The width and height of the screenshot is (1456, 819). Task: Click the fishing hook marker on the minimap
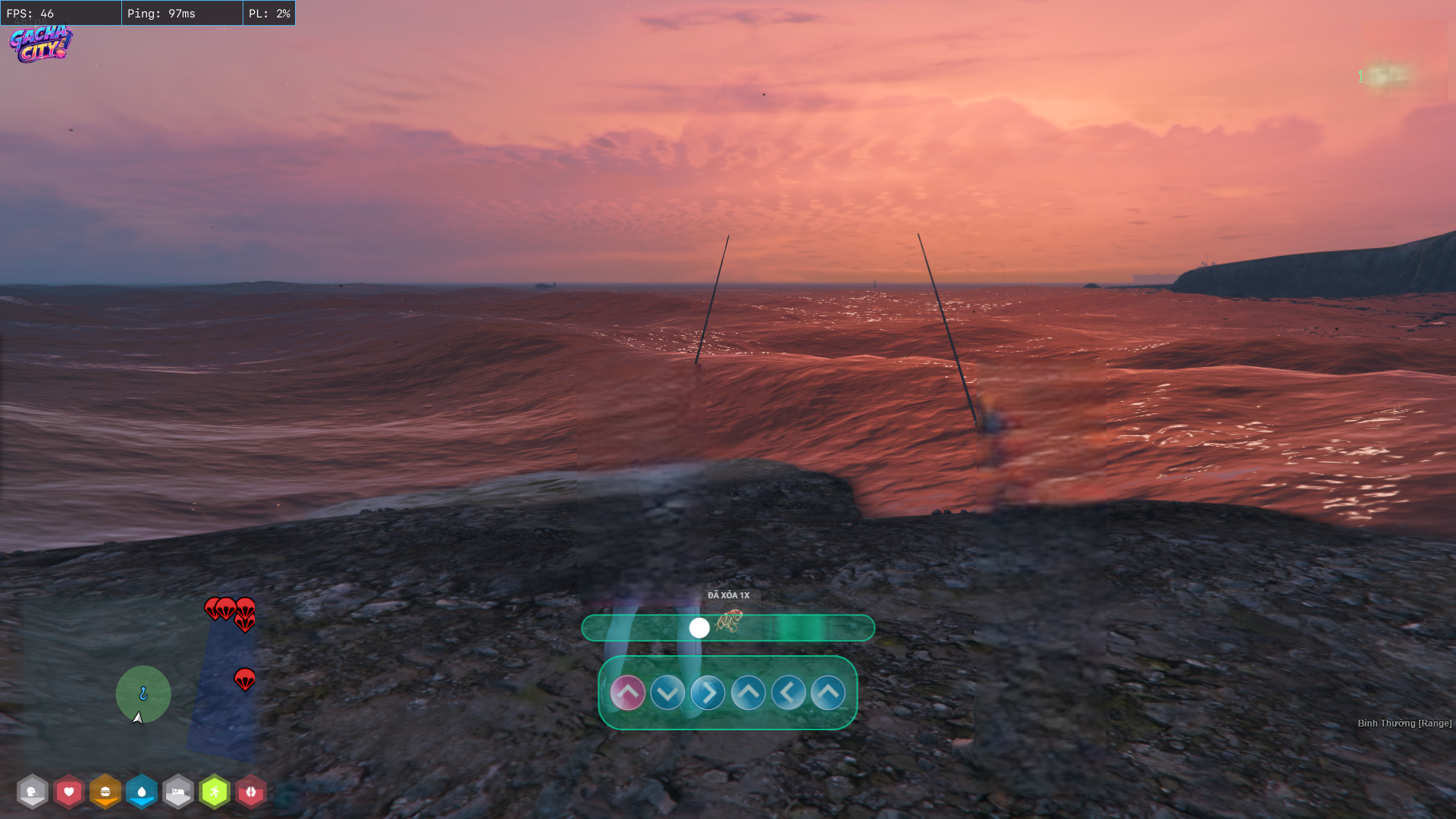[143, 693]
